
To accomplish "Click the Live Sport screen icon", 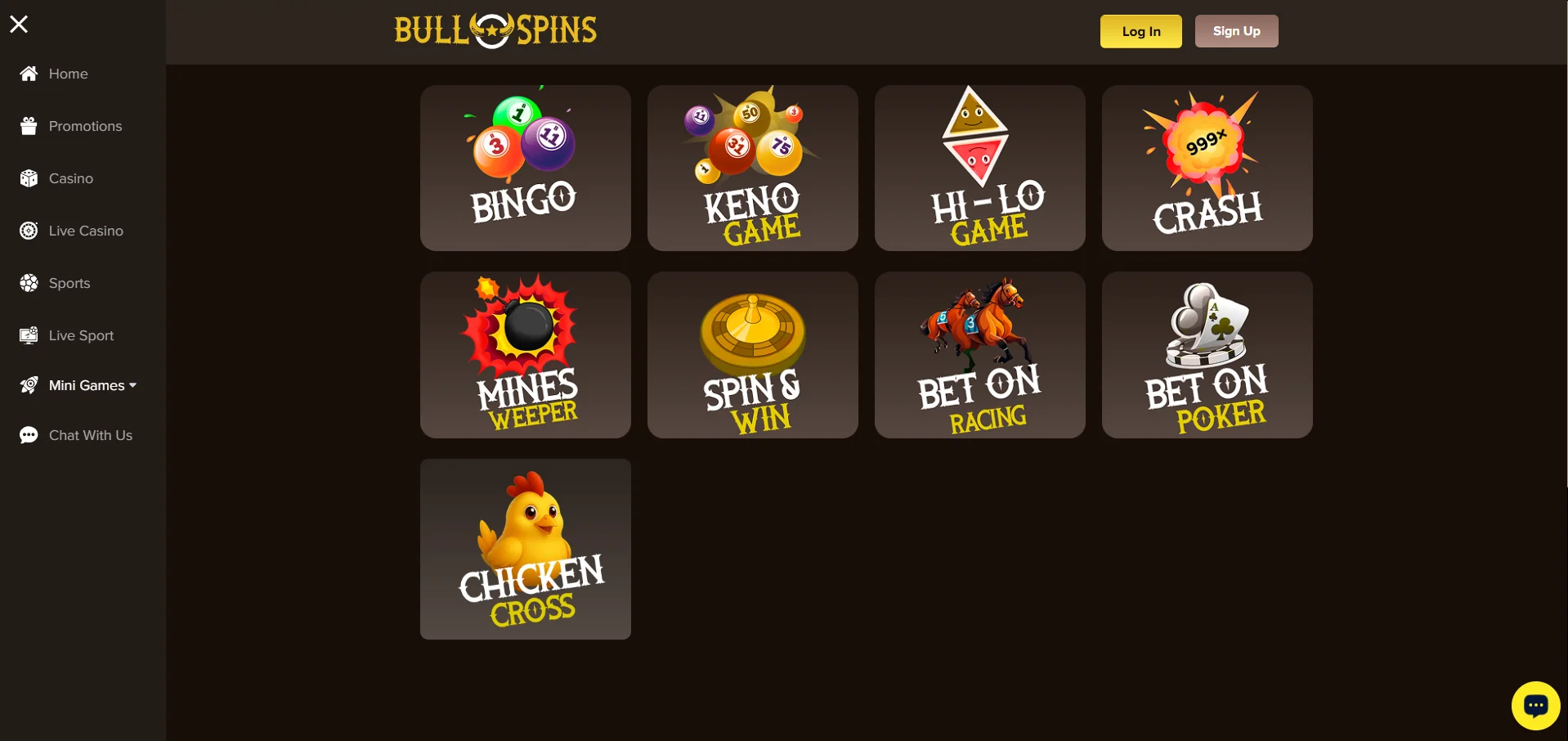I will 29,335.
